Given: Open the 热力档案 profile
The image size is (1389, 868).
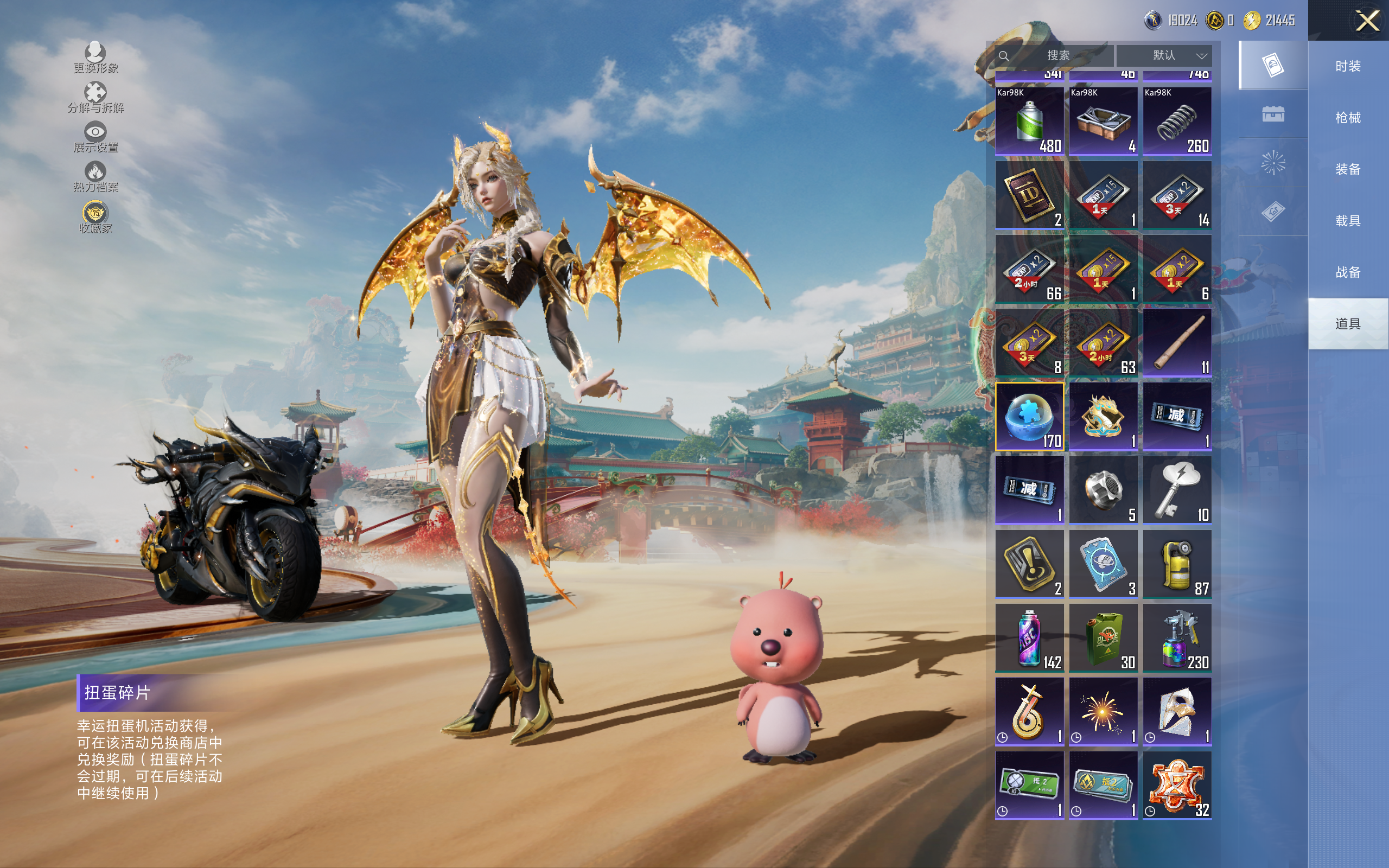Looking at the screenshot, I should (x=95, y=176).
